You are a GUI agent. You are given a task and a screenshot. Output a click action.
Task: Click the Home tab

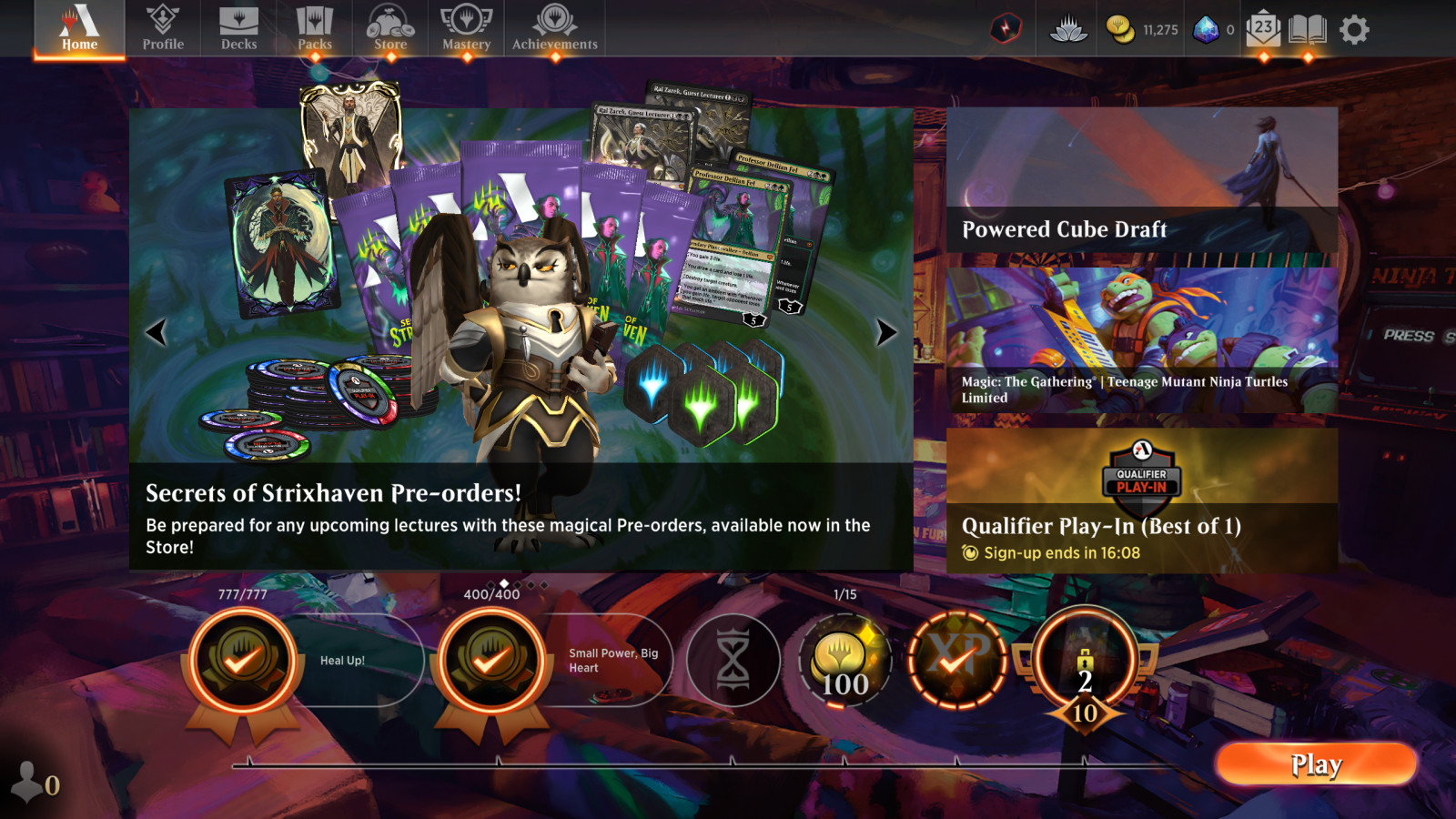(79, 28)
